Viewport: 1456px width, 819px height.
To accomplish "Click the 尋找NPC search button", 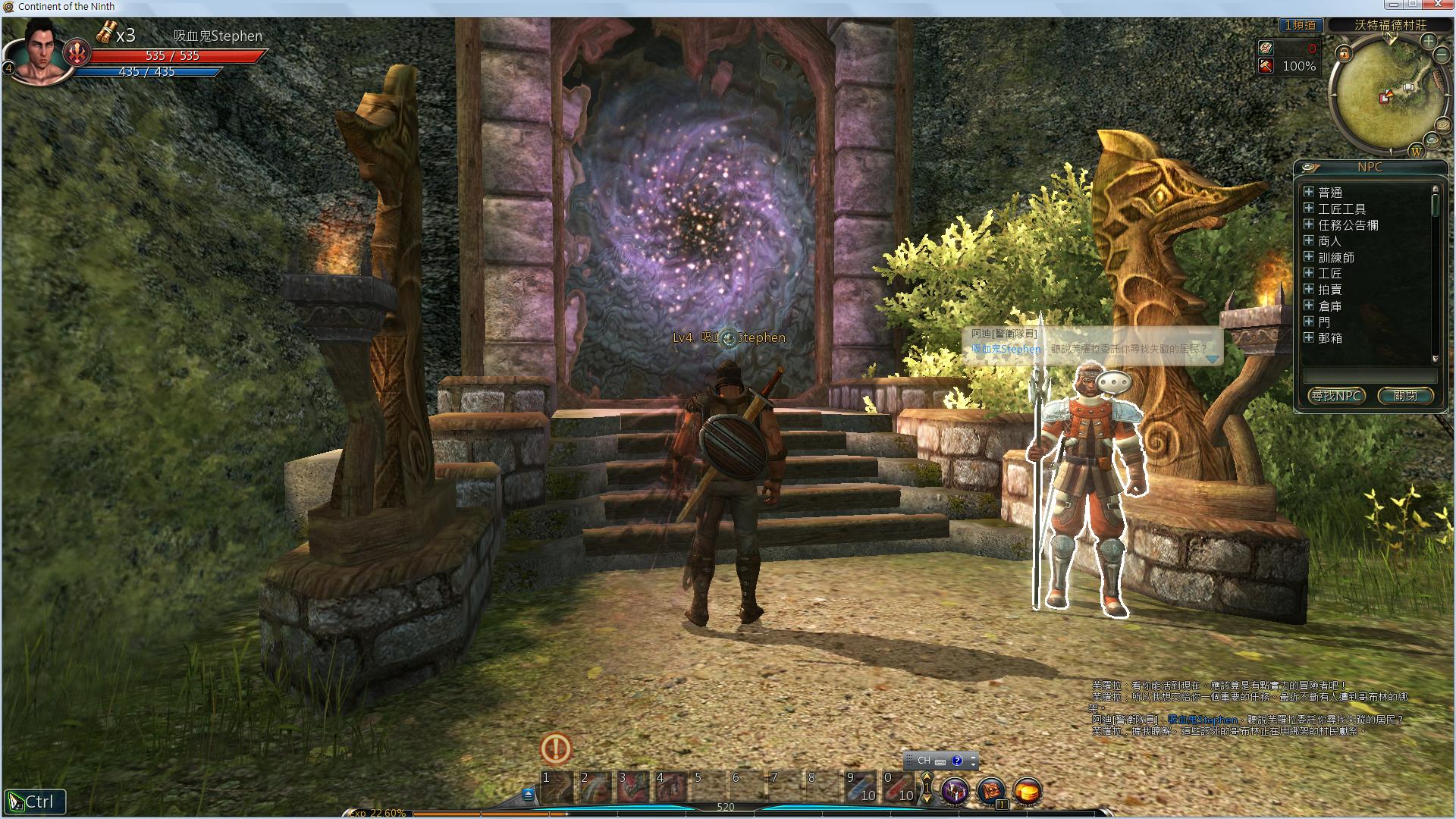I will click(x=1336, y=396).
